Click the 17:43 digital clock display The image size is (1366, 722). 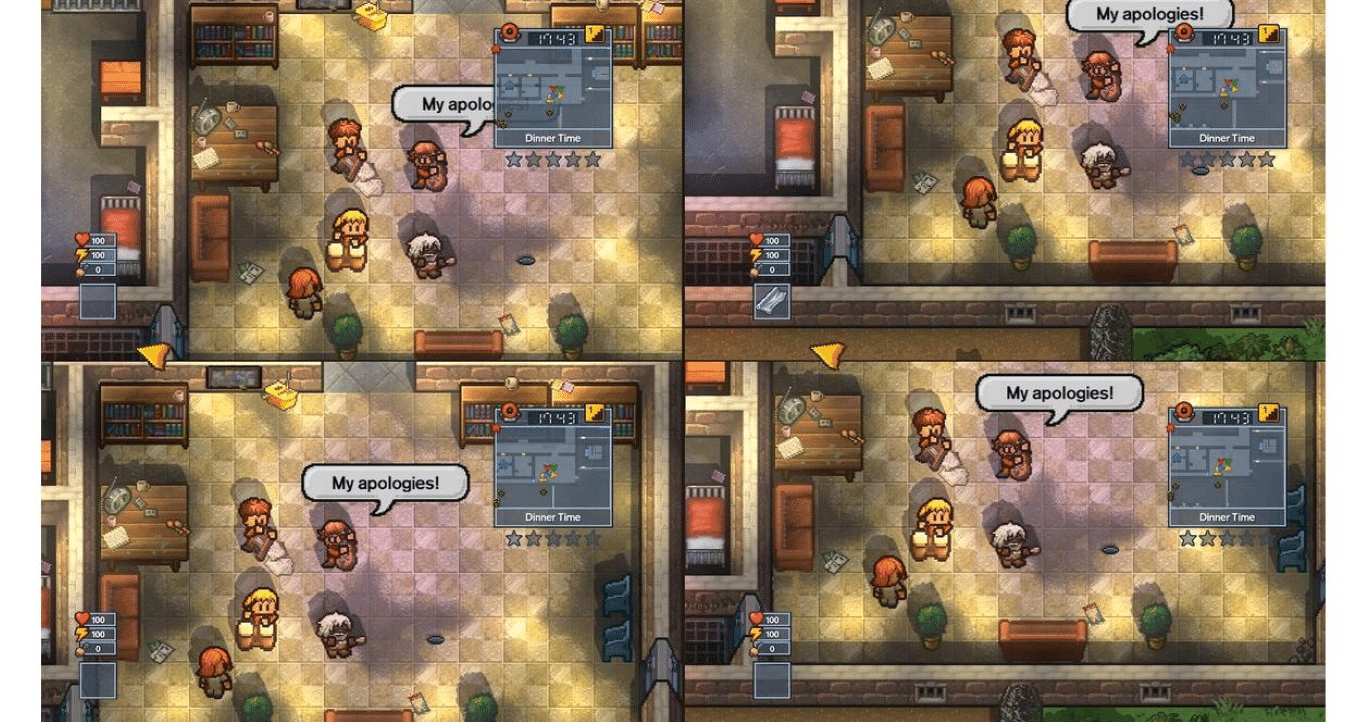pos(552,38)
